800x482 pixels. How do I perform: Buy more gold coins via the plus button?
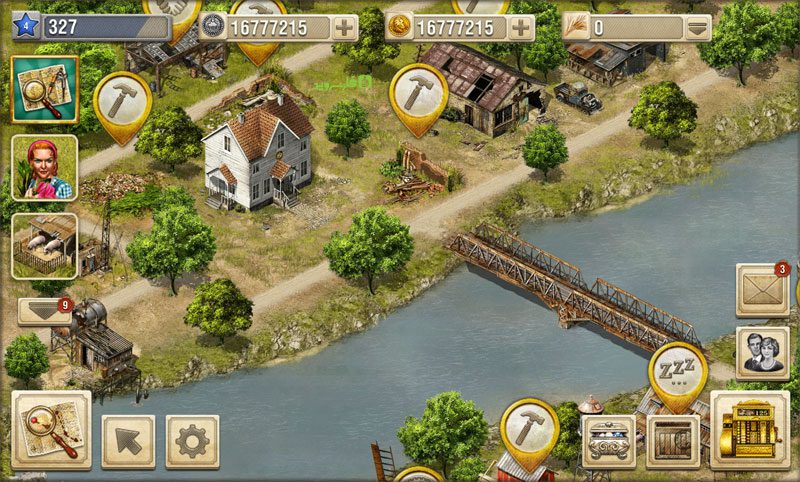coord(520,27)
